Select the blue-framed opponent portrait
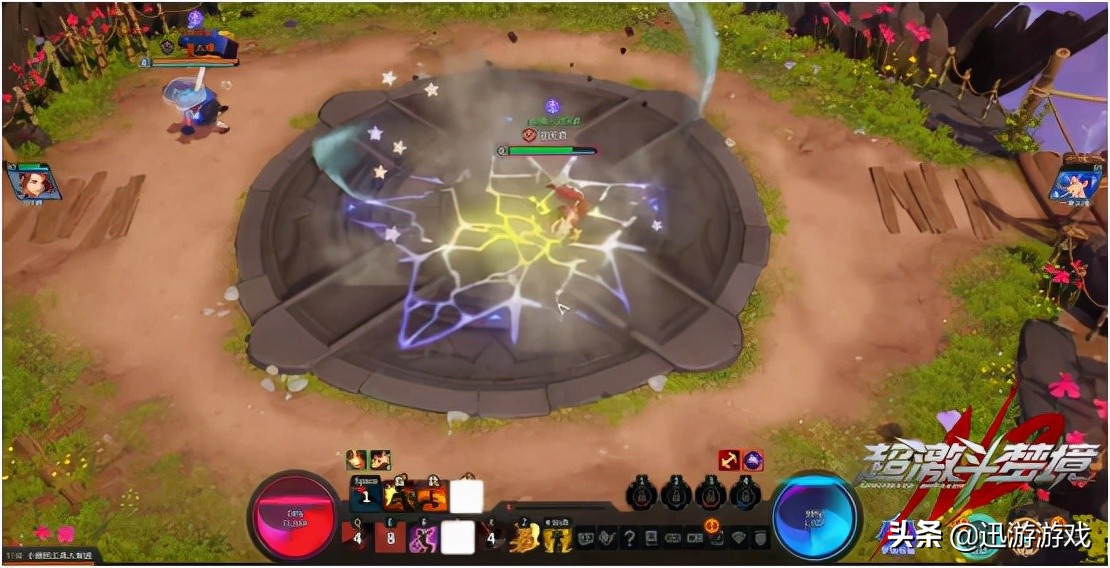This screenshot has height=568, width=1110. [x=1076, y=183]
